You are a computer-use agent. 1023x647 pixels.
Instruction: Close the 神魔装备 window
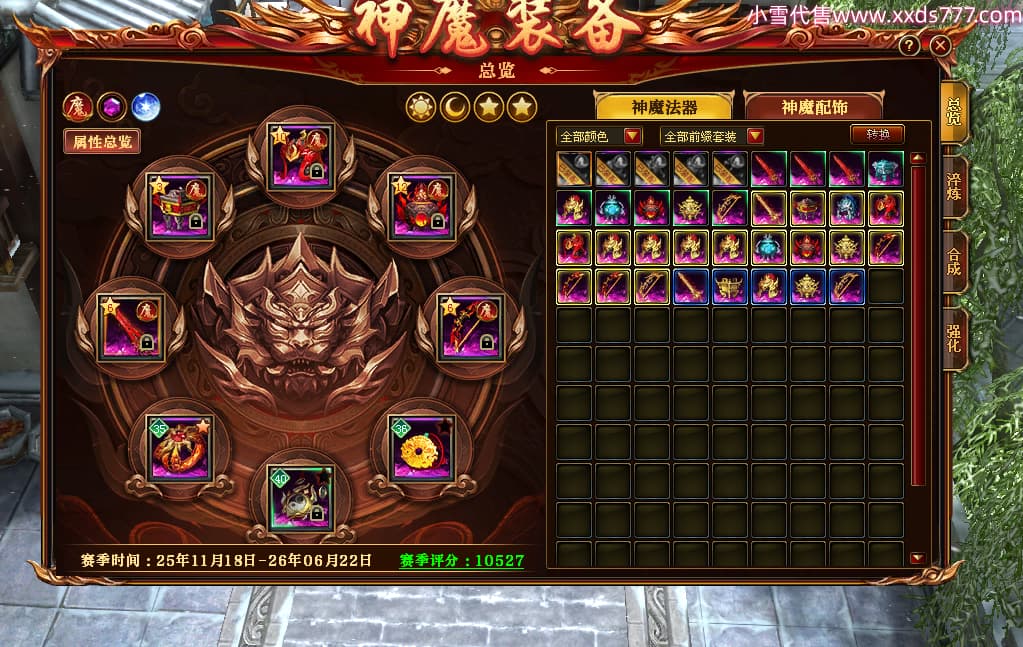pos(939,46)
